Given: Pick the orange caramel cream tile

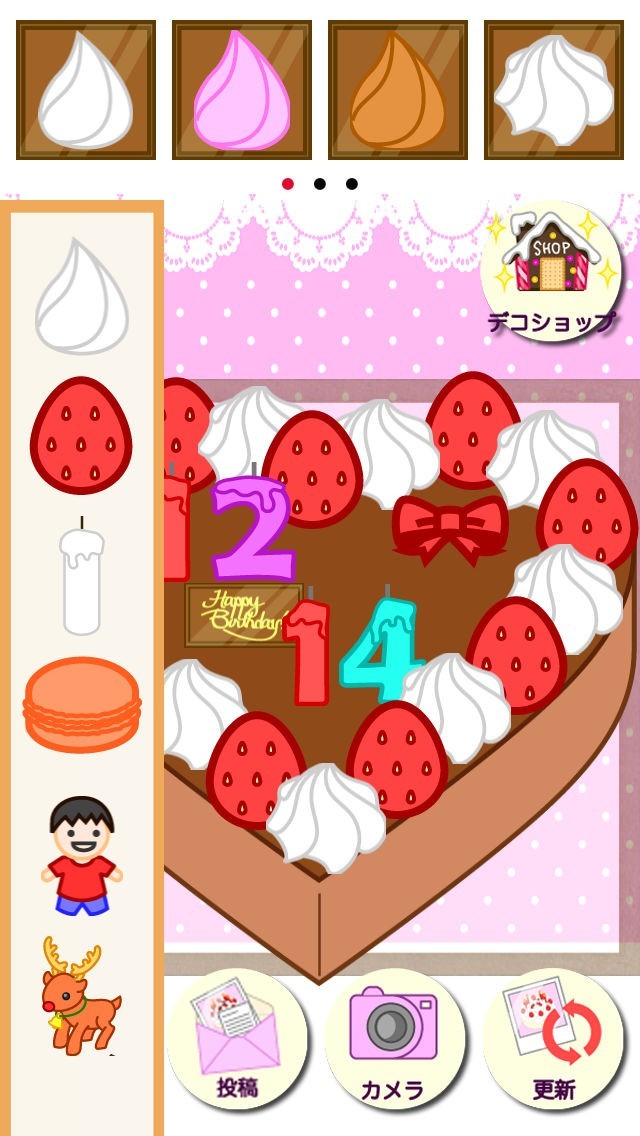Looking at the screenshot, I should coord(398,90).
